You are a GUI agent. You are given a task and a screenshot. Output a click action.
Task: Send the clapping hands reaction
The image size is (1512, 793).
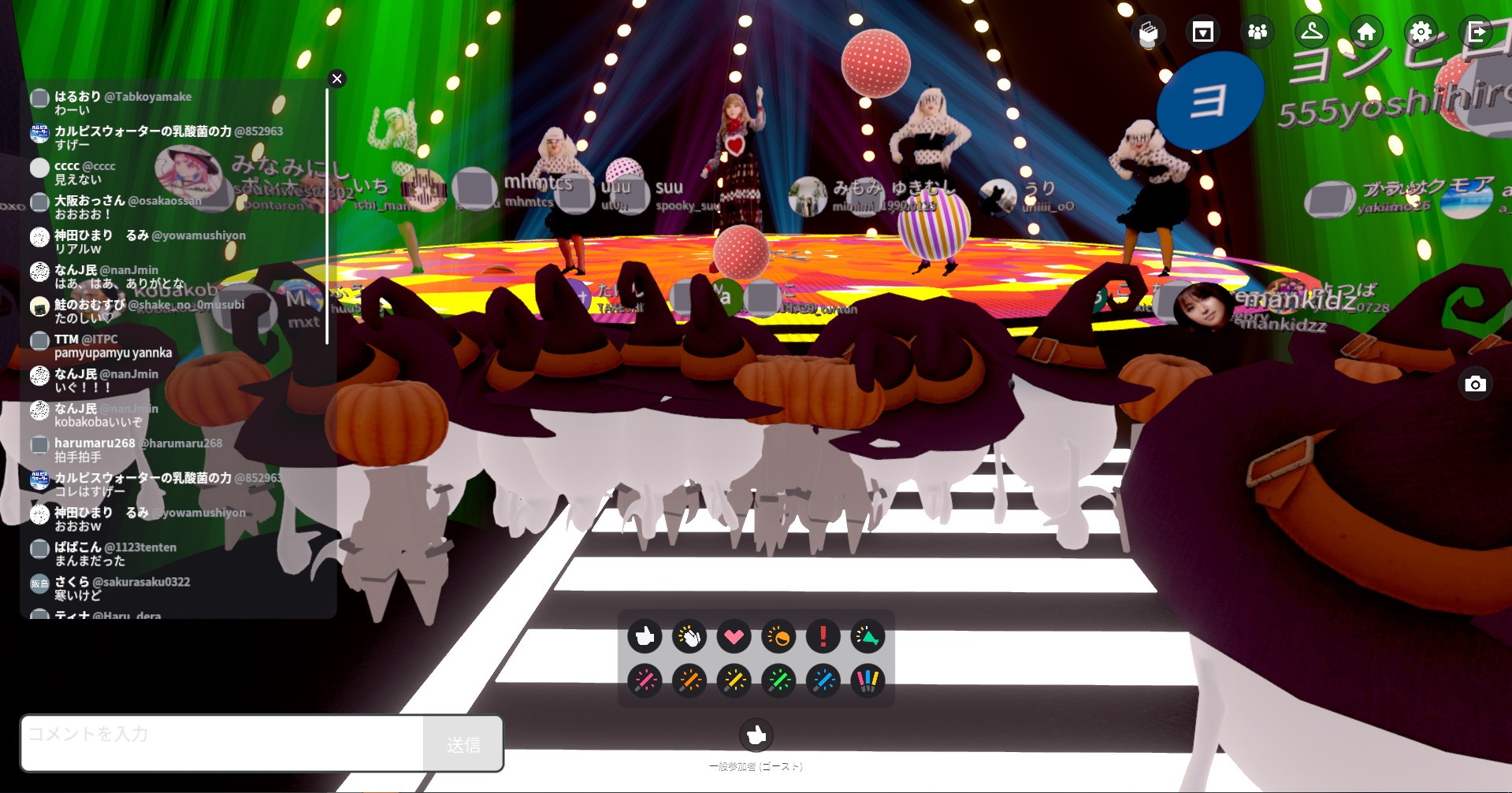(x=689, y=636)
